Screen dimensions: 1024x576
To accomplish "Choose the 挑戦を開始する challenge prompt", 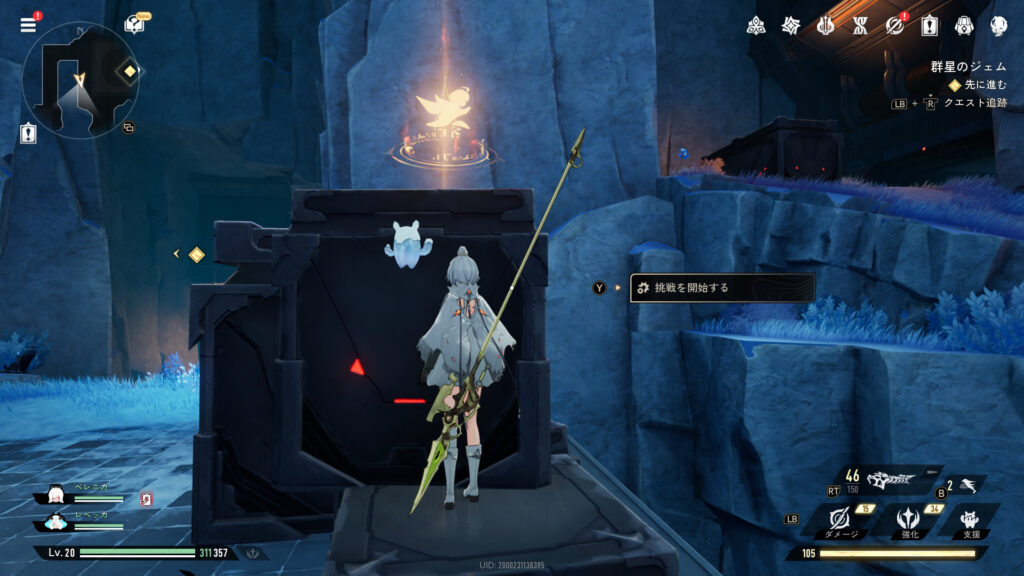I will point(722,288).
